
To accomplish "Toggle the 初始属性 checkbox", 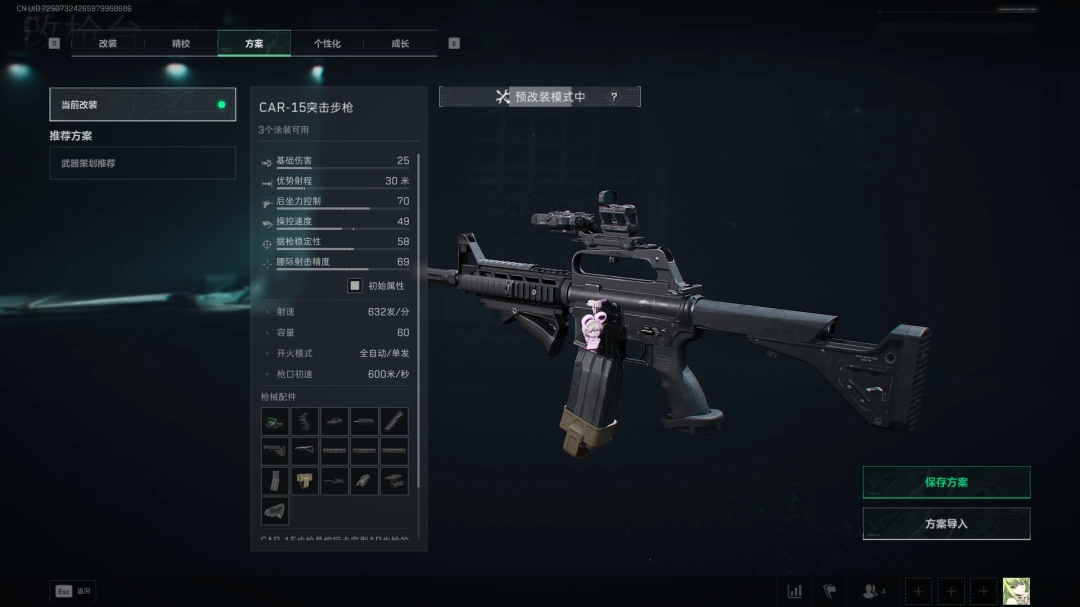I will [x=355, y=285].
